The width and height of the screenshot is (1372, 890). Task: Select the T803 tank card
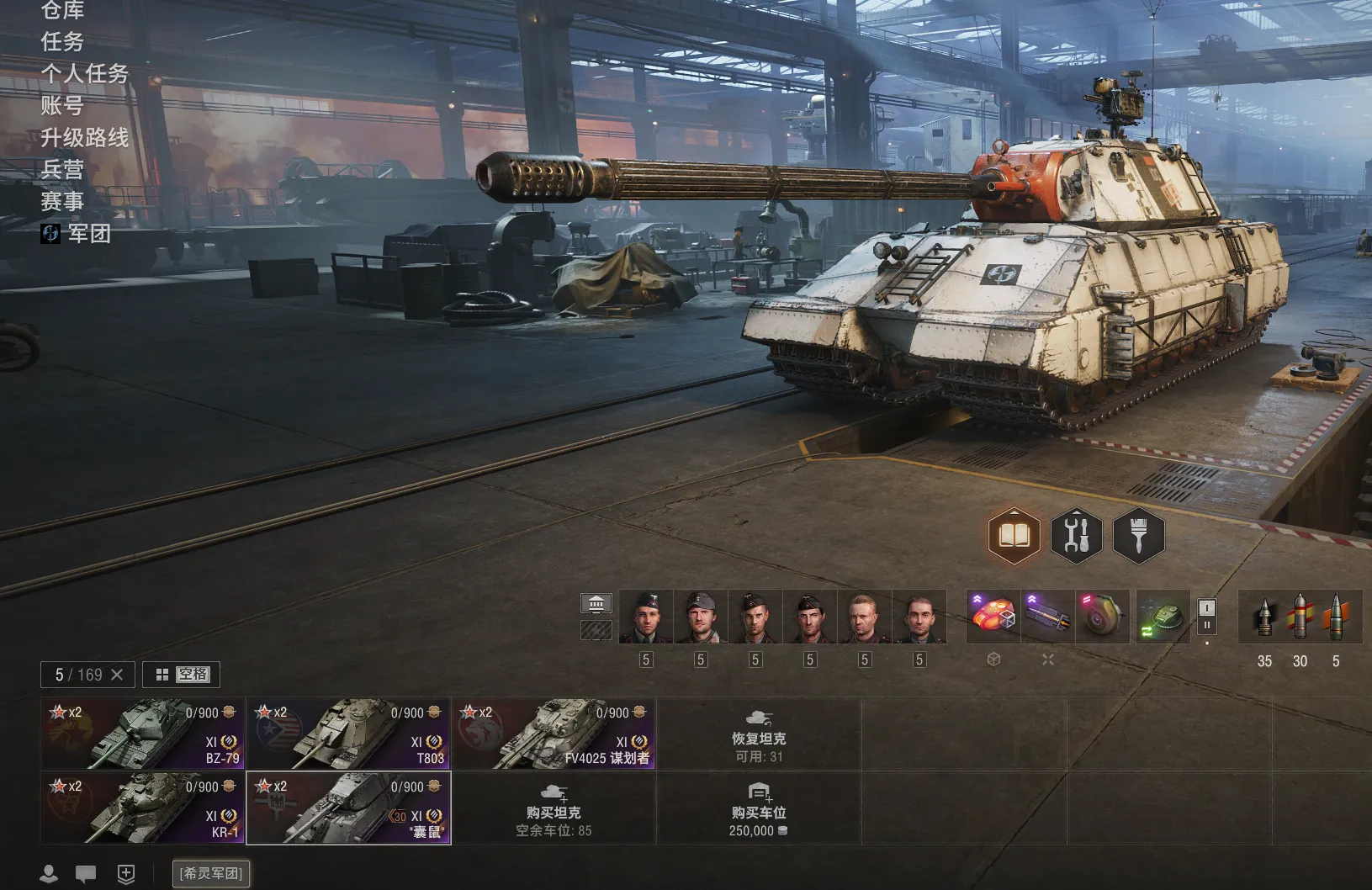click(x=348, y=734)
